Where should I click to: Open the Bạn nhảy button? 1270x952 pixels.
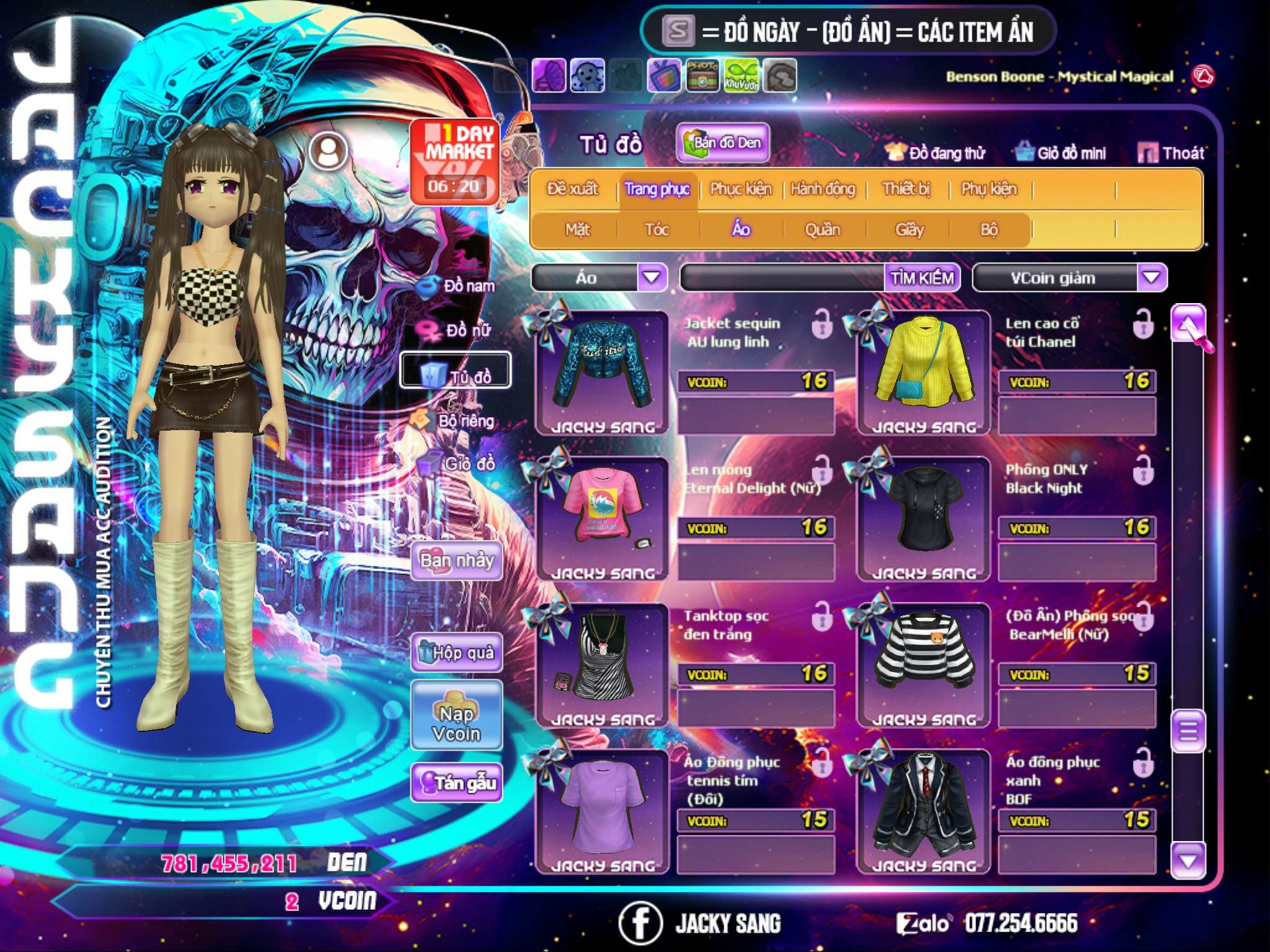tap(456, 561)
